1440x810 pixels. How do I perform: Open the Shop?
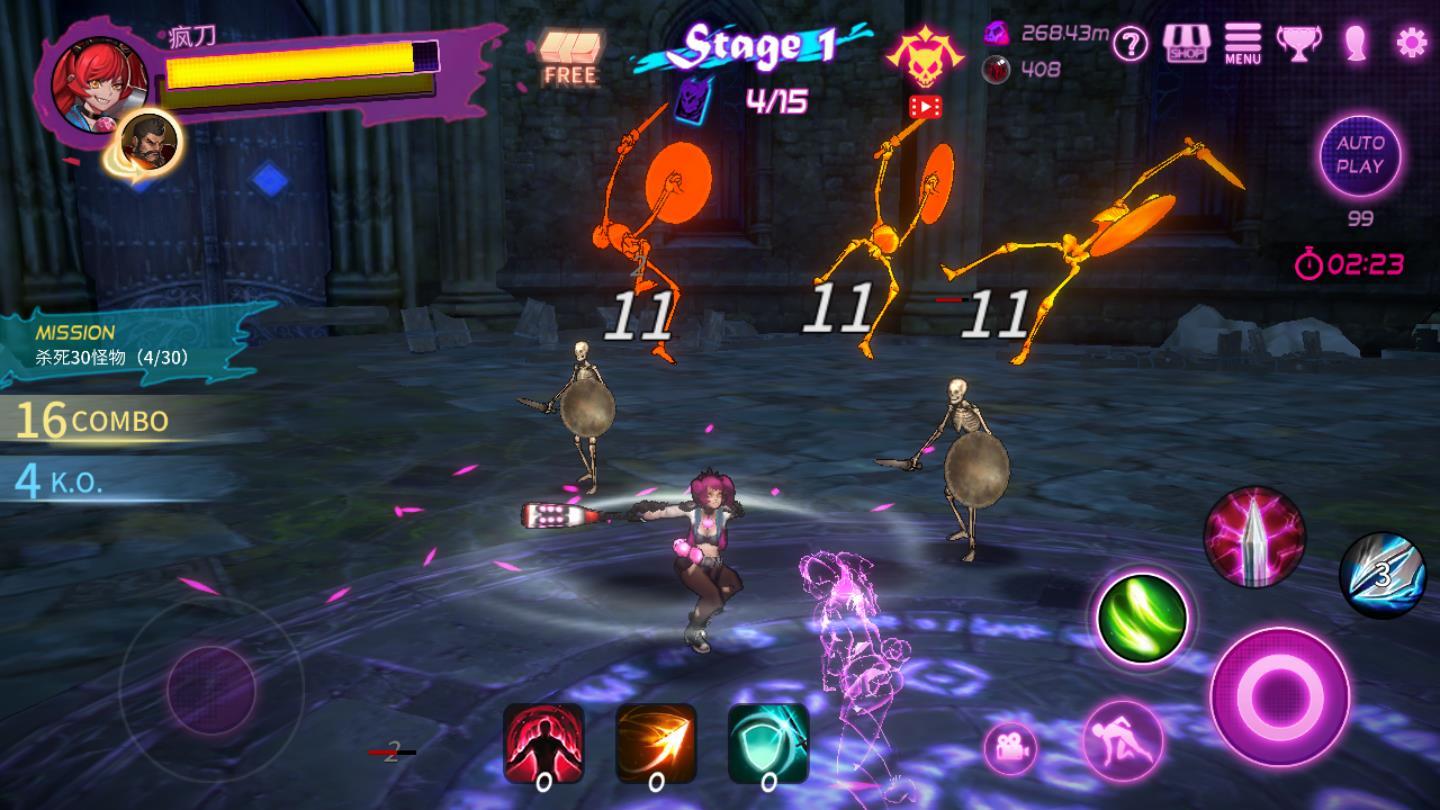(1186, 43)
